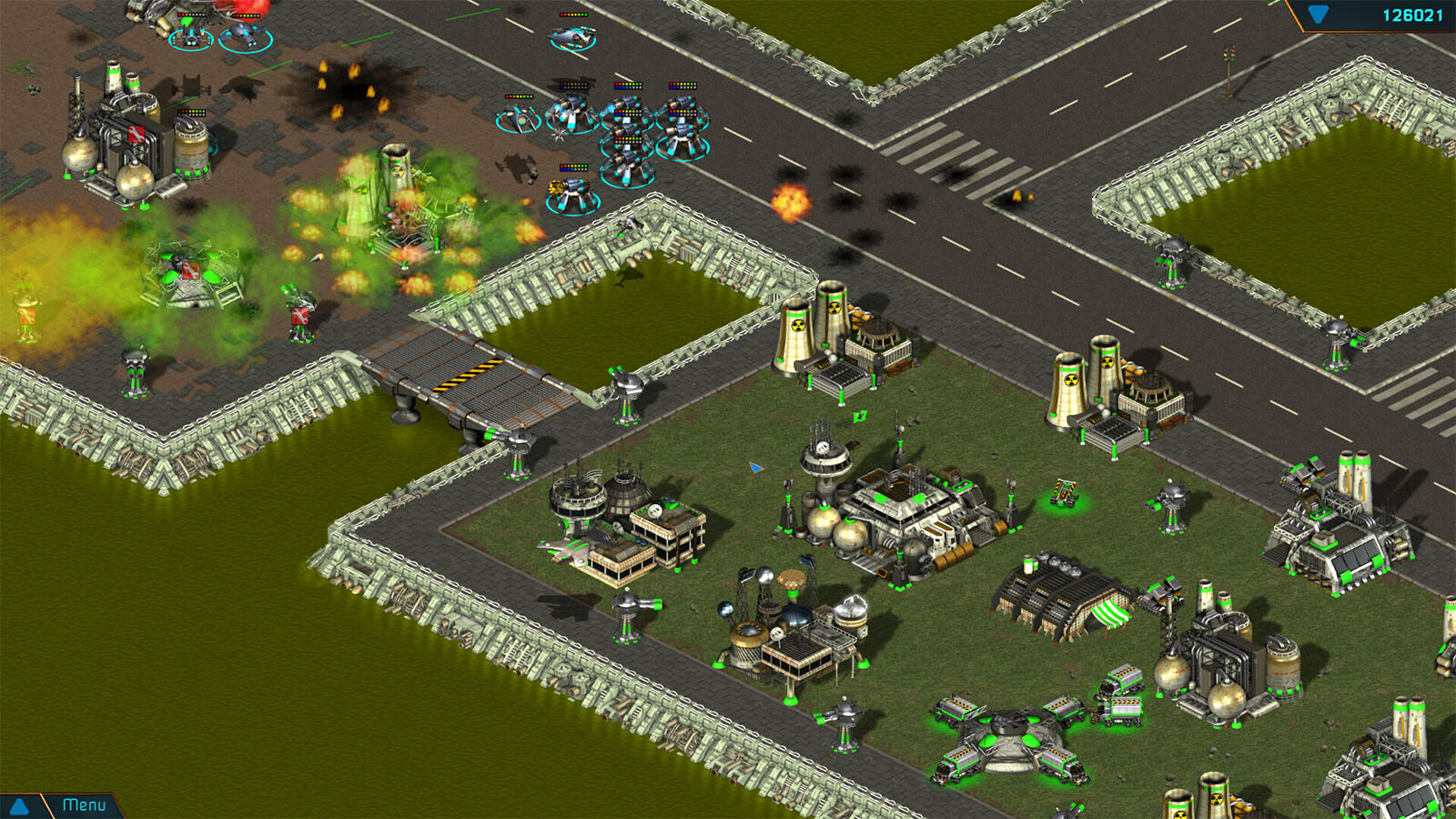Open the Menu button
This screenshot has height=819, width=1456.
point(84,805)
